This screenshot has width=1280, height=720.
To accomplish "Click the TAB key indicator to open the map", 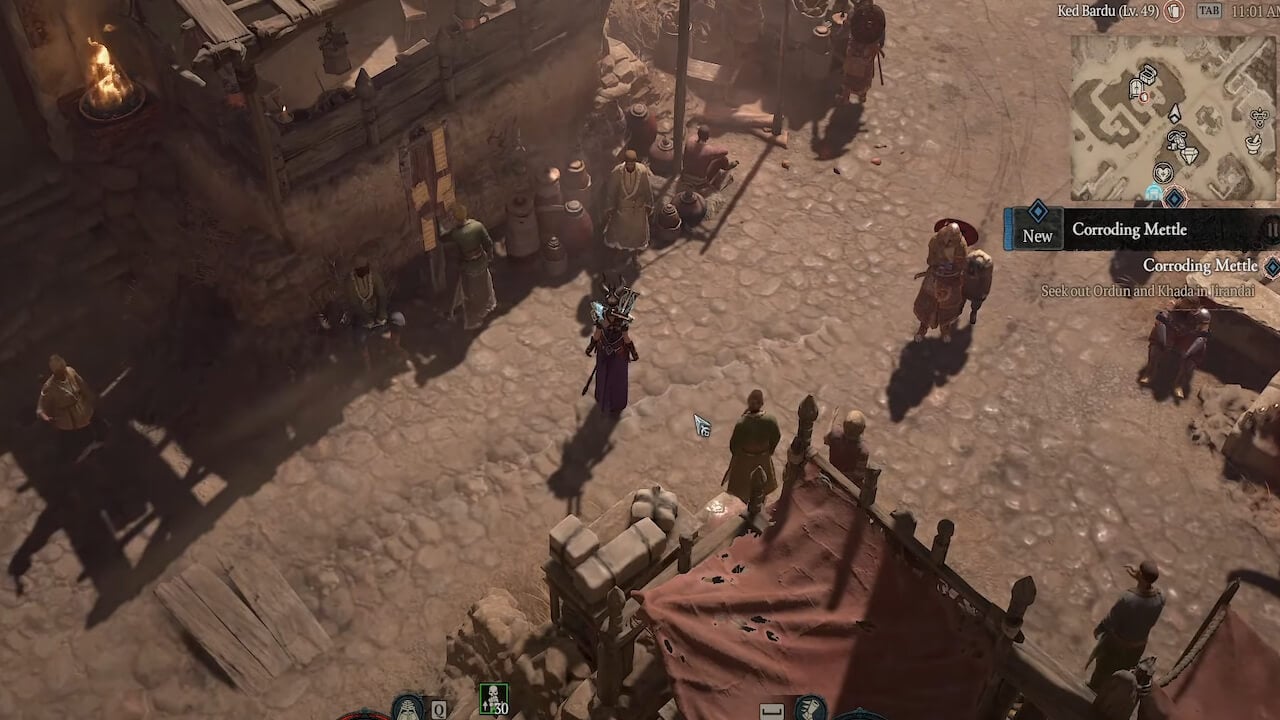I will pyautogui.click(x=1210, y=12).
